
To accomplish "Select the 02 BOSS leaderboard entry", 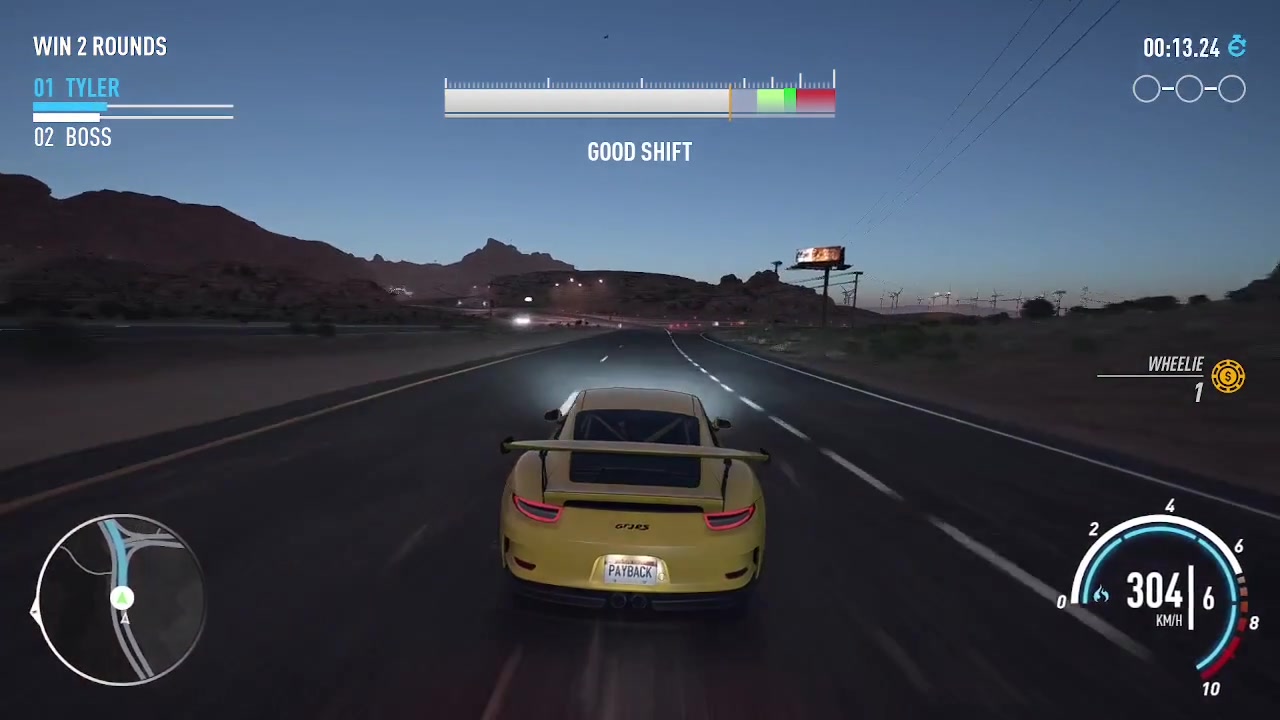I will point(72,137).
